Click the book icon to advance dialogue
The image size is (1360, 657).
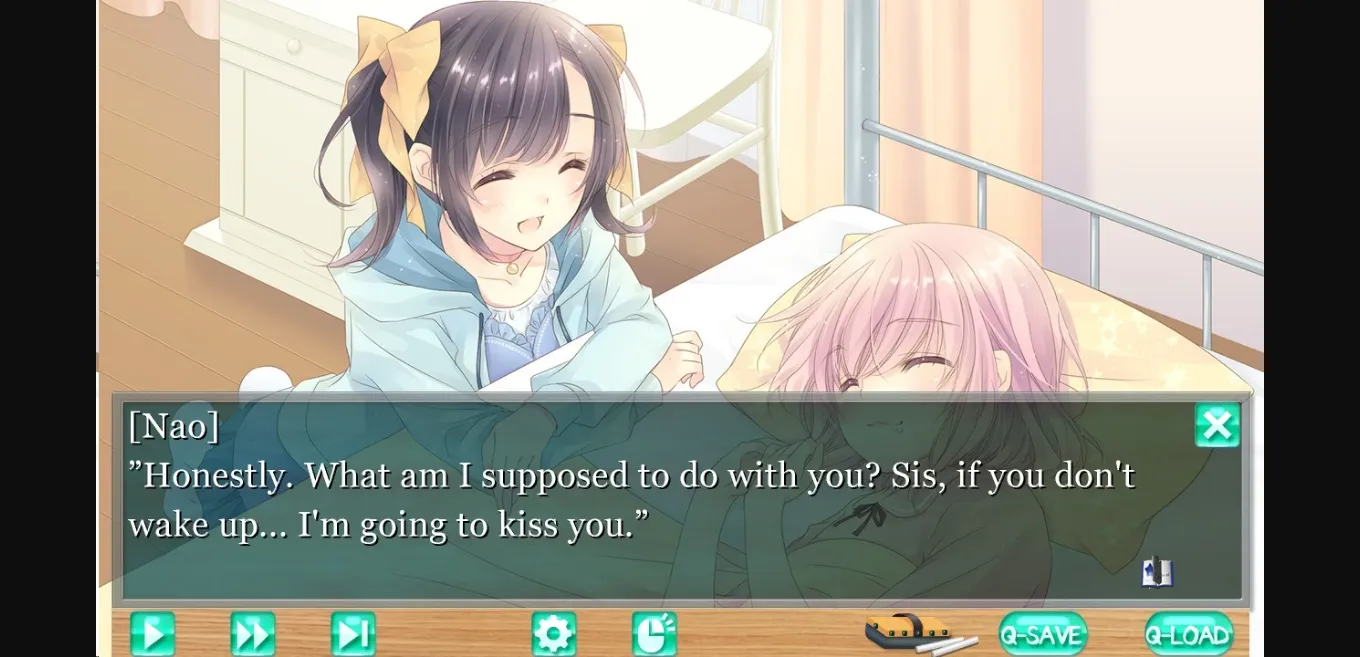pos(1157,572)
